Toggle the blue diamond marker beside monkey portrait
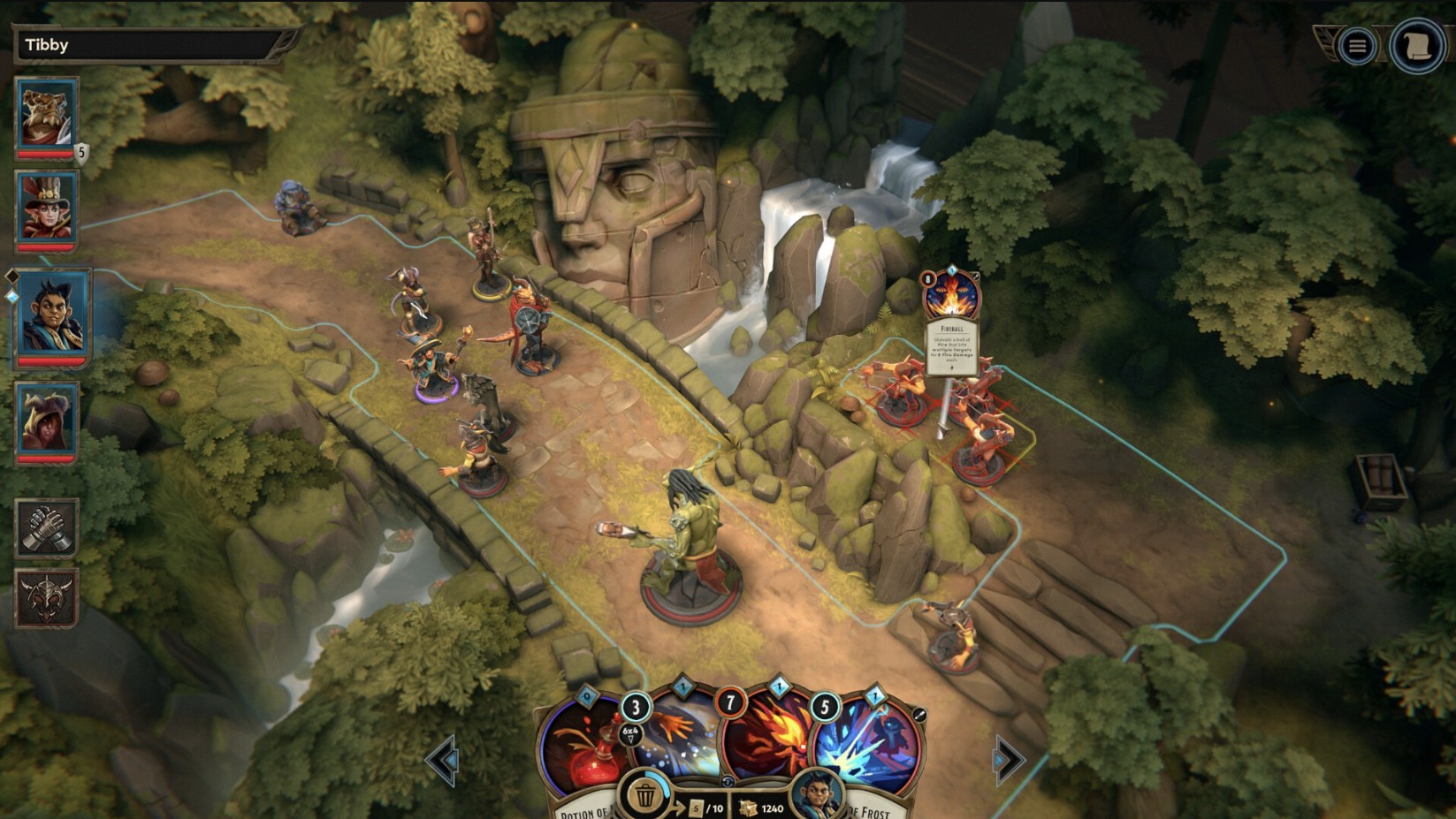The height and width of the screenshot is (819, 1456). [12, 295]
